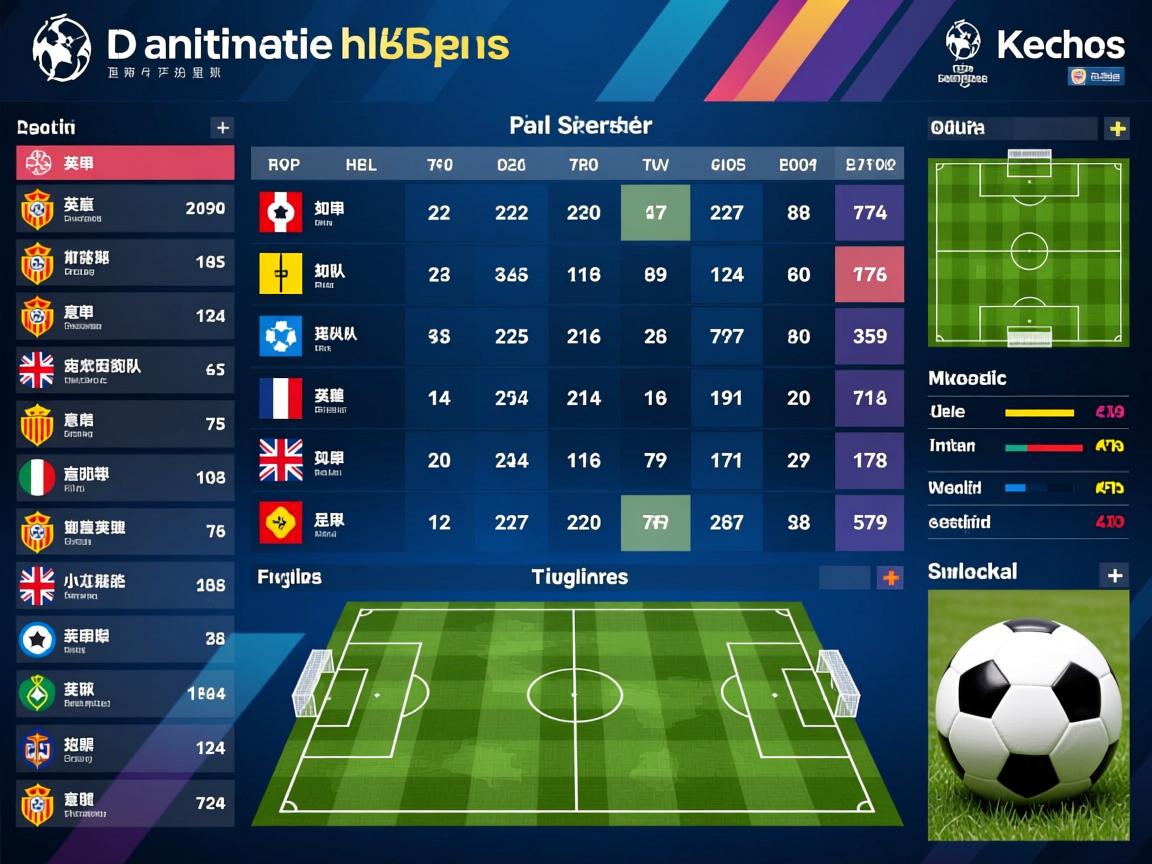
Task: Click the plus button beside Smlockal
Action: [1114, 575]
